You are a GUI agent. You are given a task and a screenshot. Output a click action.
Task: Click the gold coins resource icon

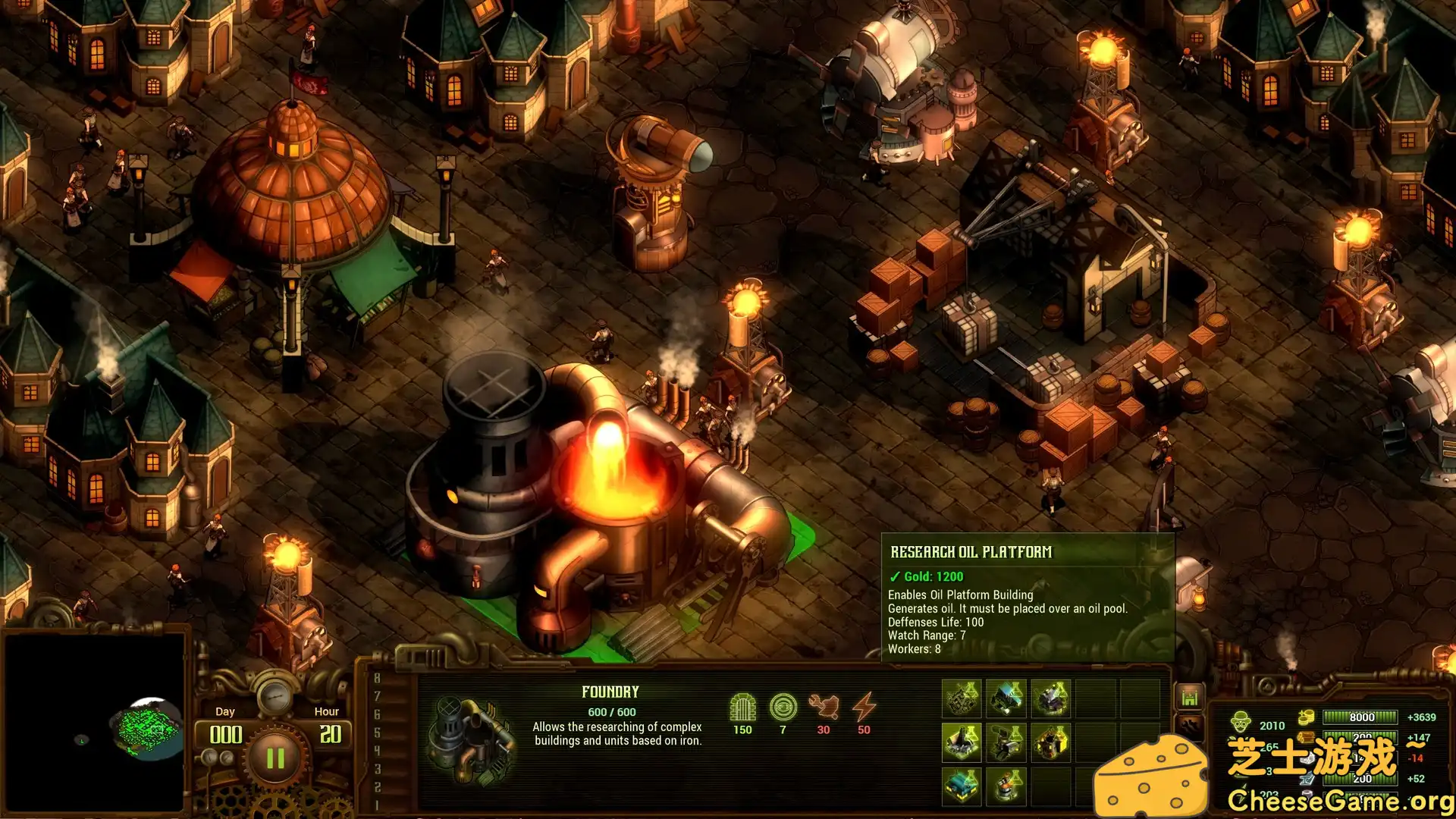1306,717
